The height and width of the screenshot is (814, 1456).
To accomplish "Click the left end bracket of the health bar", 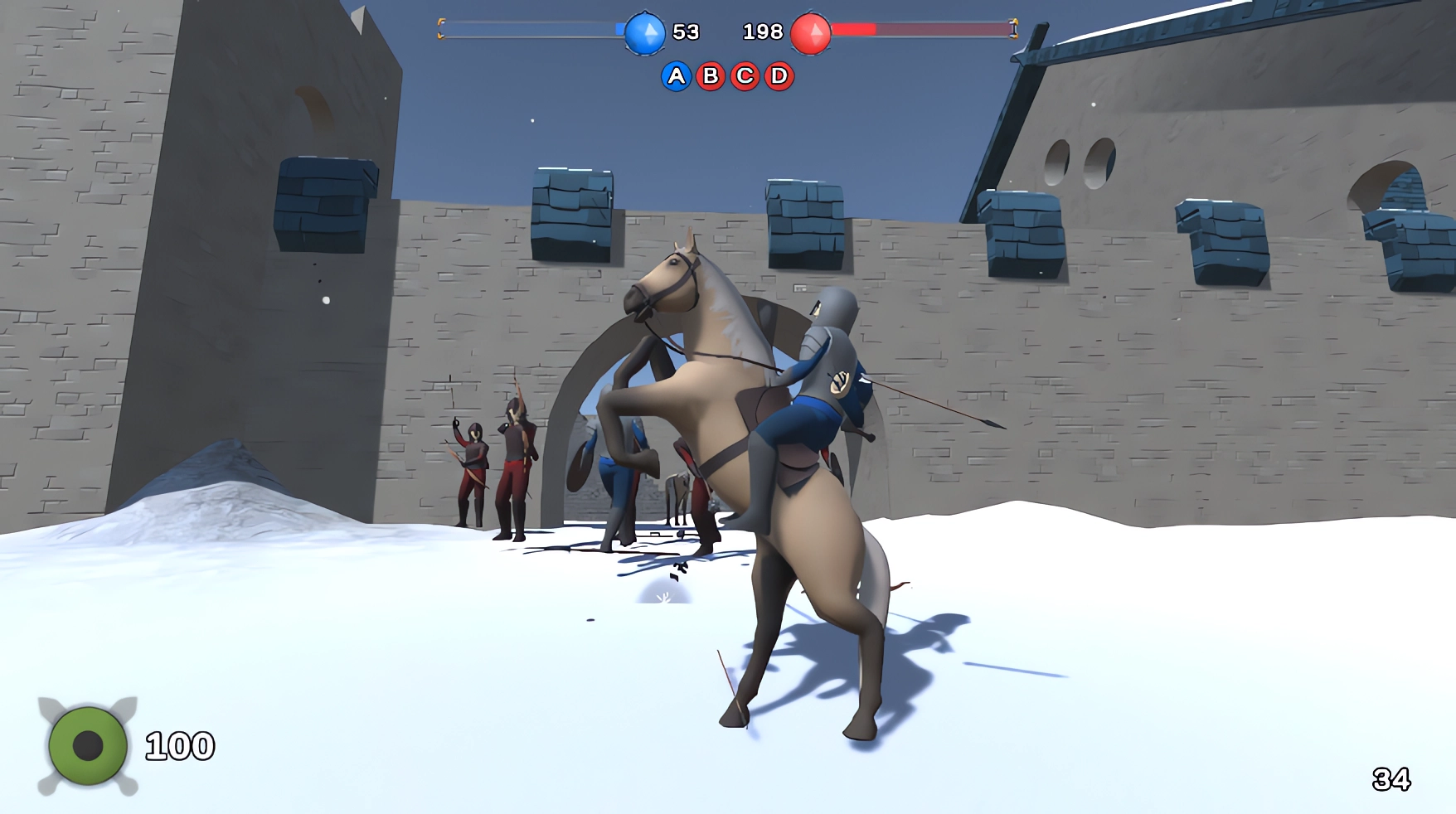I will pyautogui.click(x=442, y=27).
